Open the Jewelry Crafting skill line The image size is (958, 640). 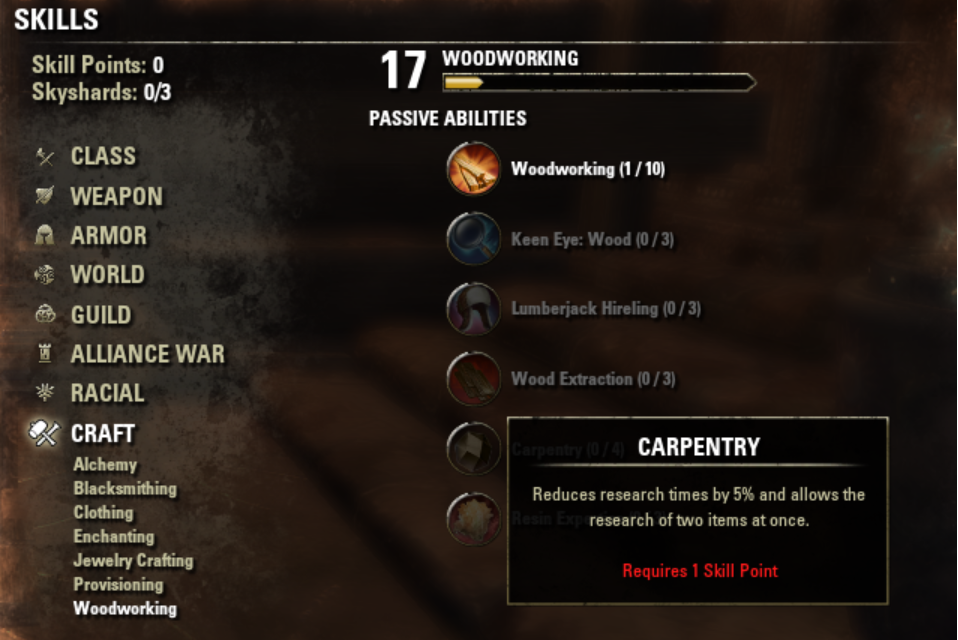pyautogui.click(x=133, y=561)
